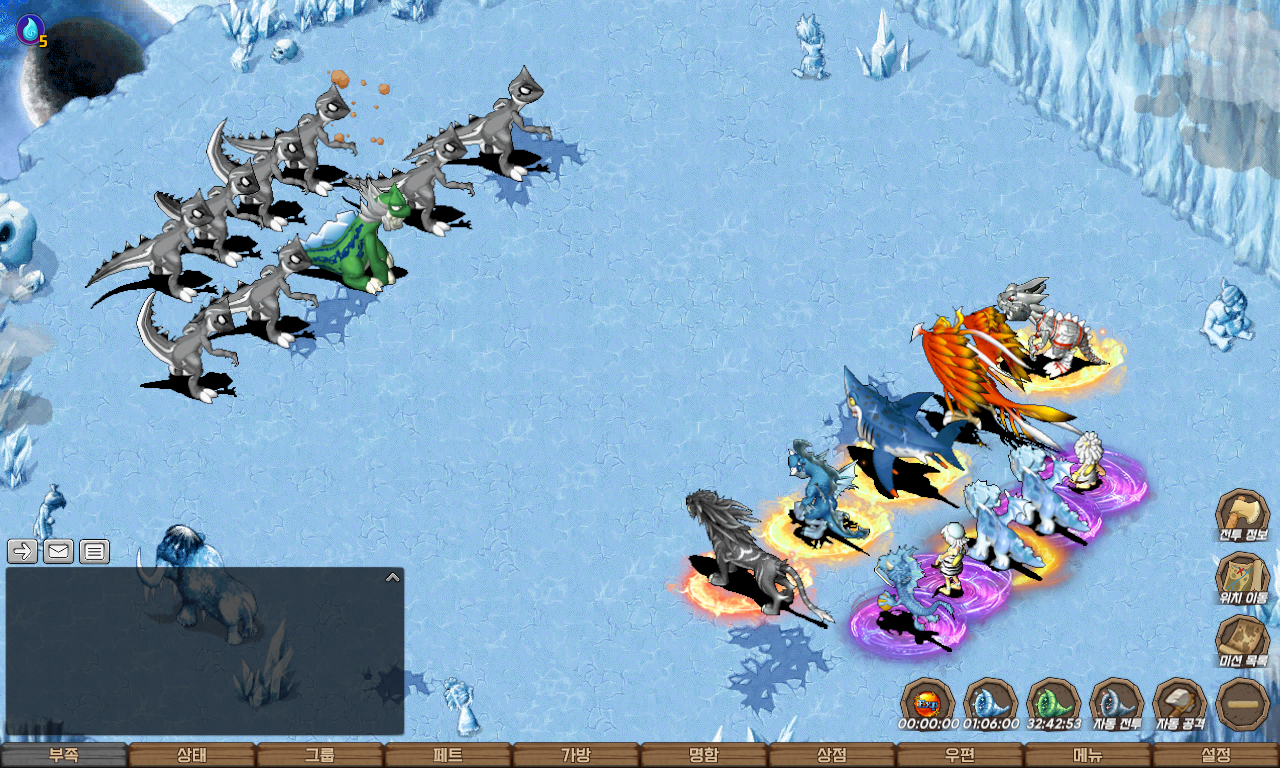Screen dimensions: 1280x768
Task: Expand the chat box with the arrow
Action: click(x=393, y=577)
